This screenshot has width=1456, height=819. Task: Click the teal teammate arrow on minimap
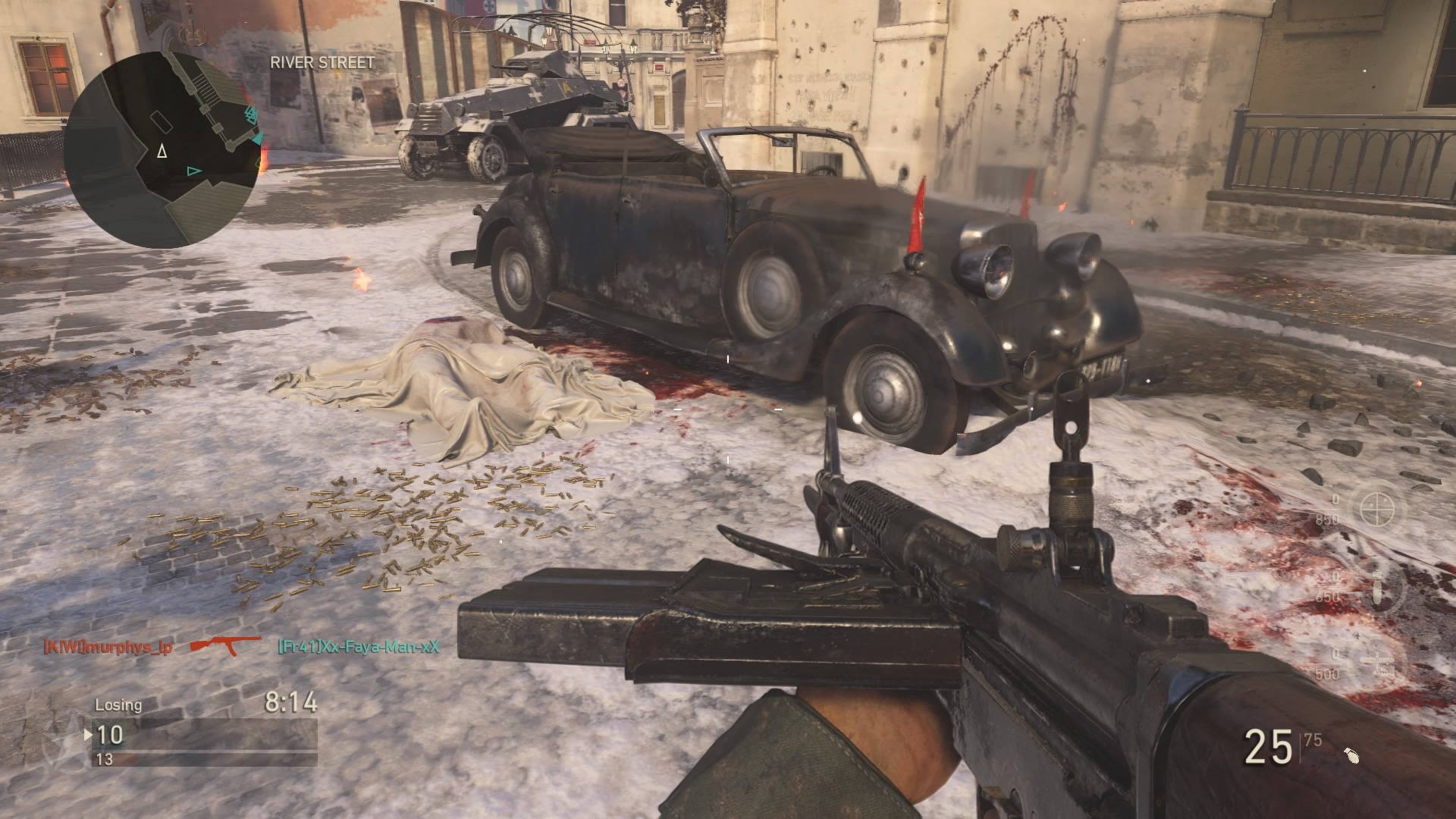coord(194,171)
